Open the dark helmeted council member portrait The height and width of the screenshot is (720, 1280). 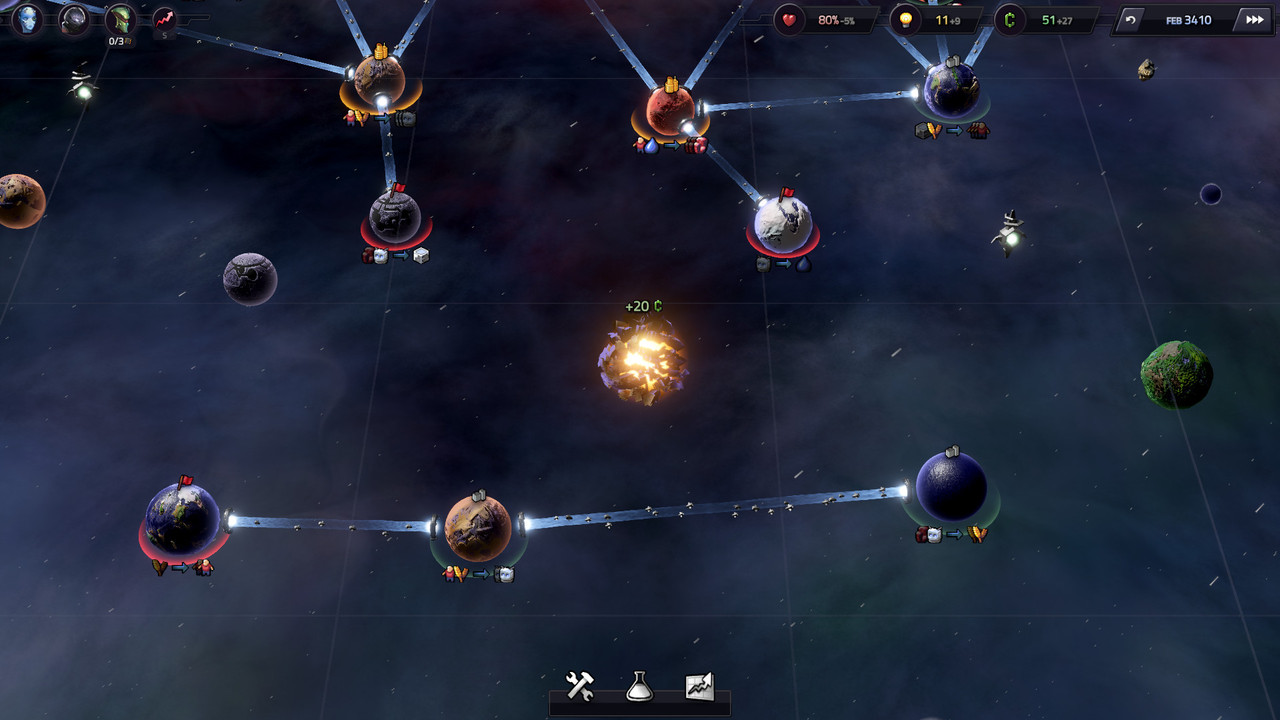[x=73, y=19]
